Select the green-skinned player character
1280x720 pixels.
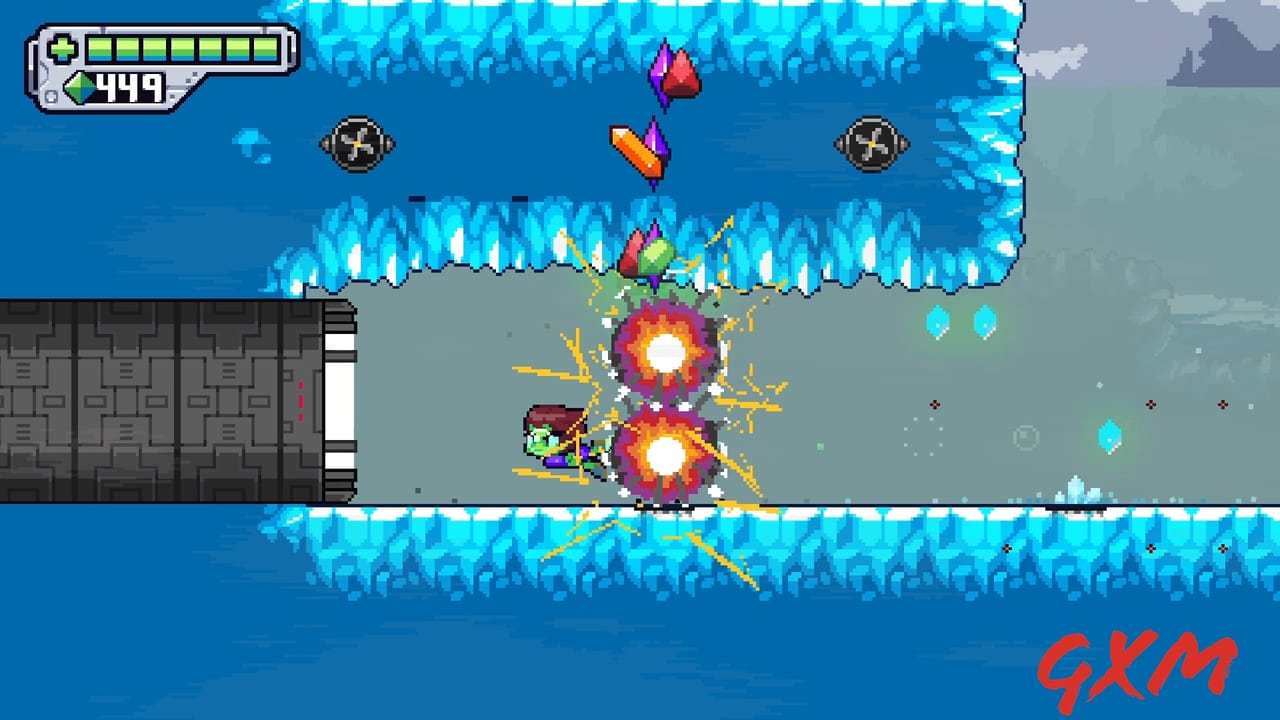click(x=548, y=440)
